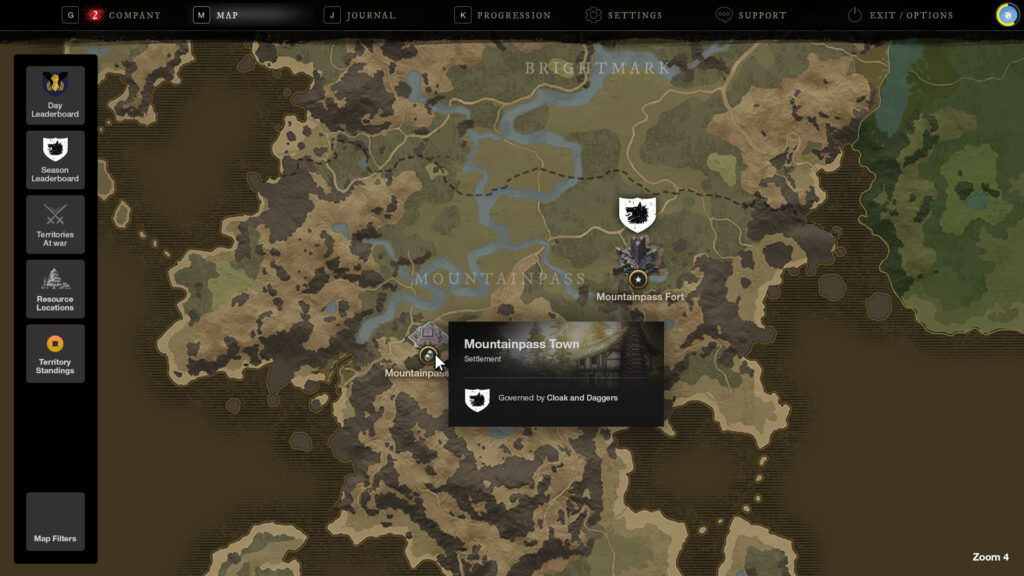Open Territory Standings
Viewport: 1024px width, 576px height.
click(x=55, y=353)
